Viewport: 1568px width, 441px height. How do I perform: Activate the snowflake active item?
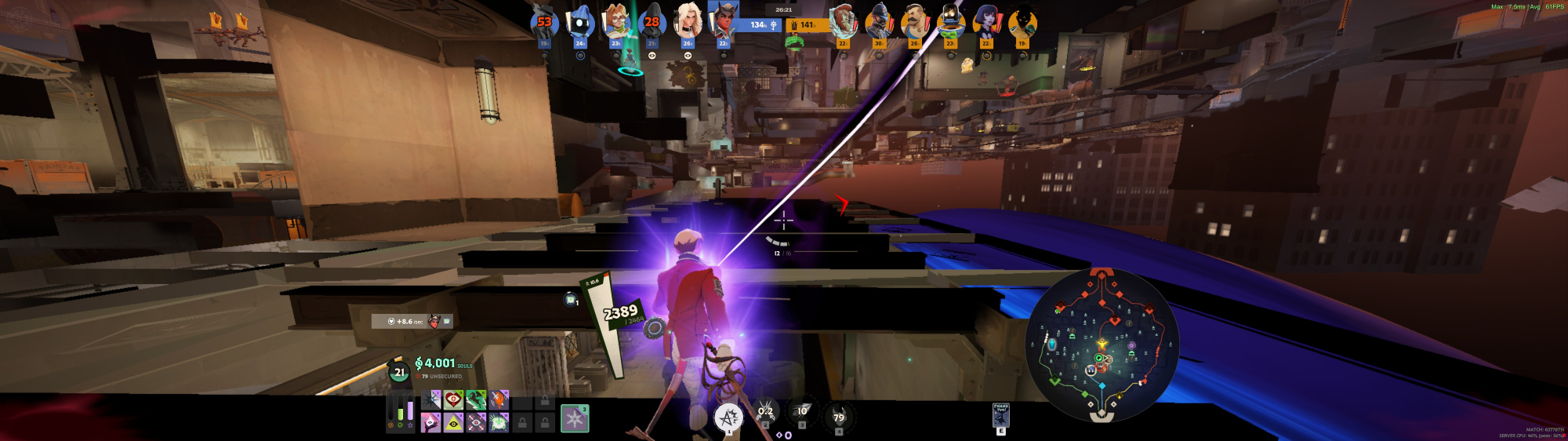pyautogui.click(x=575, y=417)
